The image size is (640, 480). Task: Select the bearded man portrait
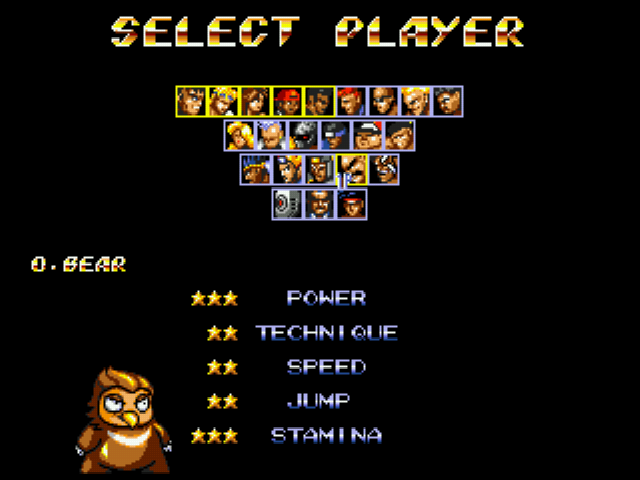[320, 203]
